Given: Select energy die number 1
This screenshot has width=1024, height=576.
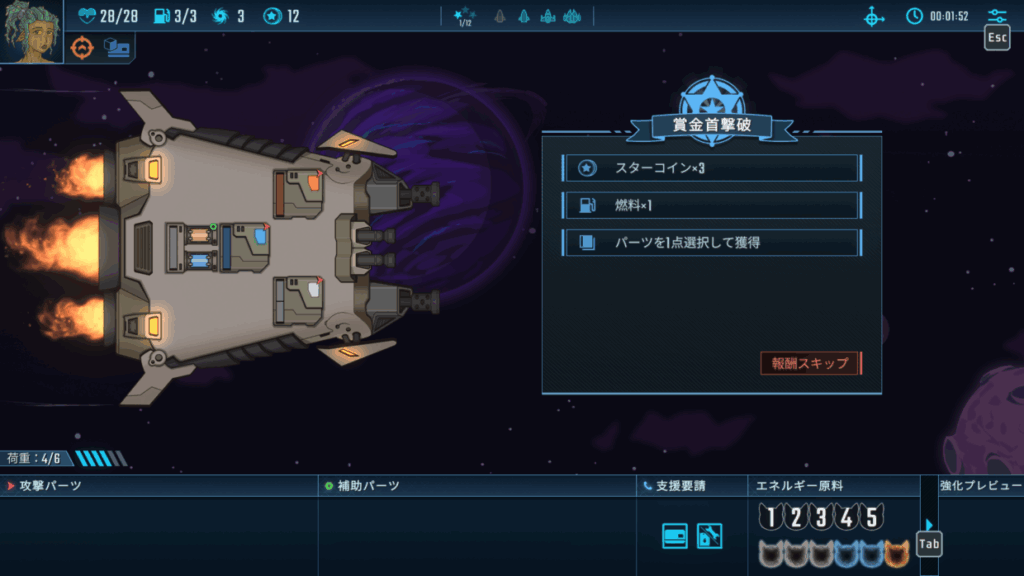Looking at the screenshot, I should (769, 517).
